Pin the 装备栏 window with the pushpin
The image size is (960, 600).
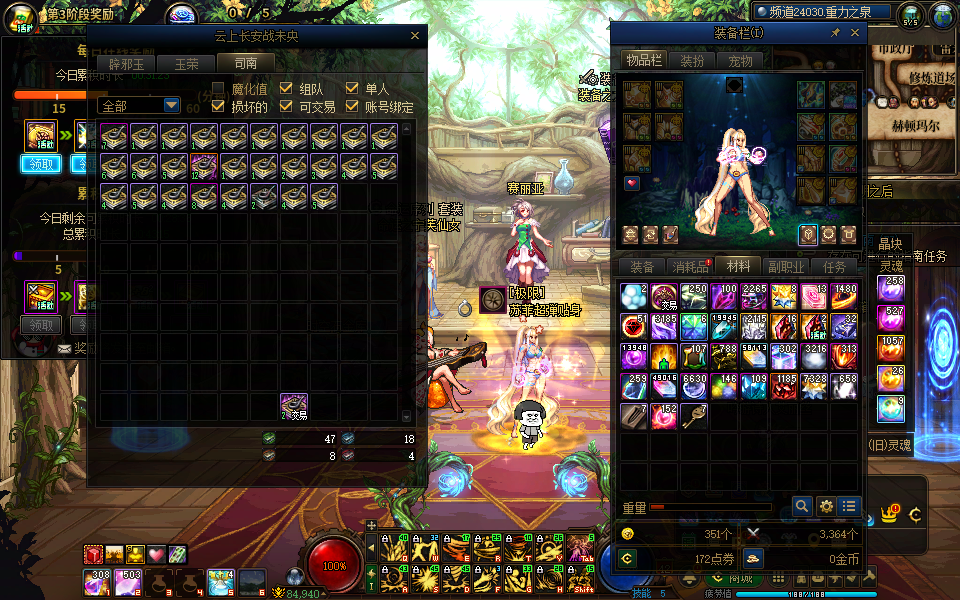coord(836,33)
